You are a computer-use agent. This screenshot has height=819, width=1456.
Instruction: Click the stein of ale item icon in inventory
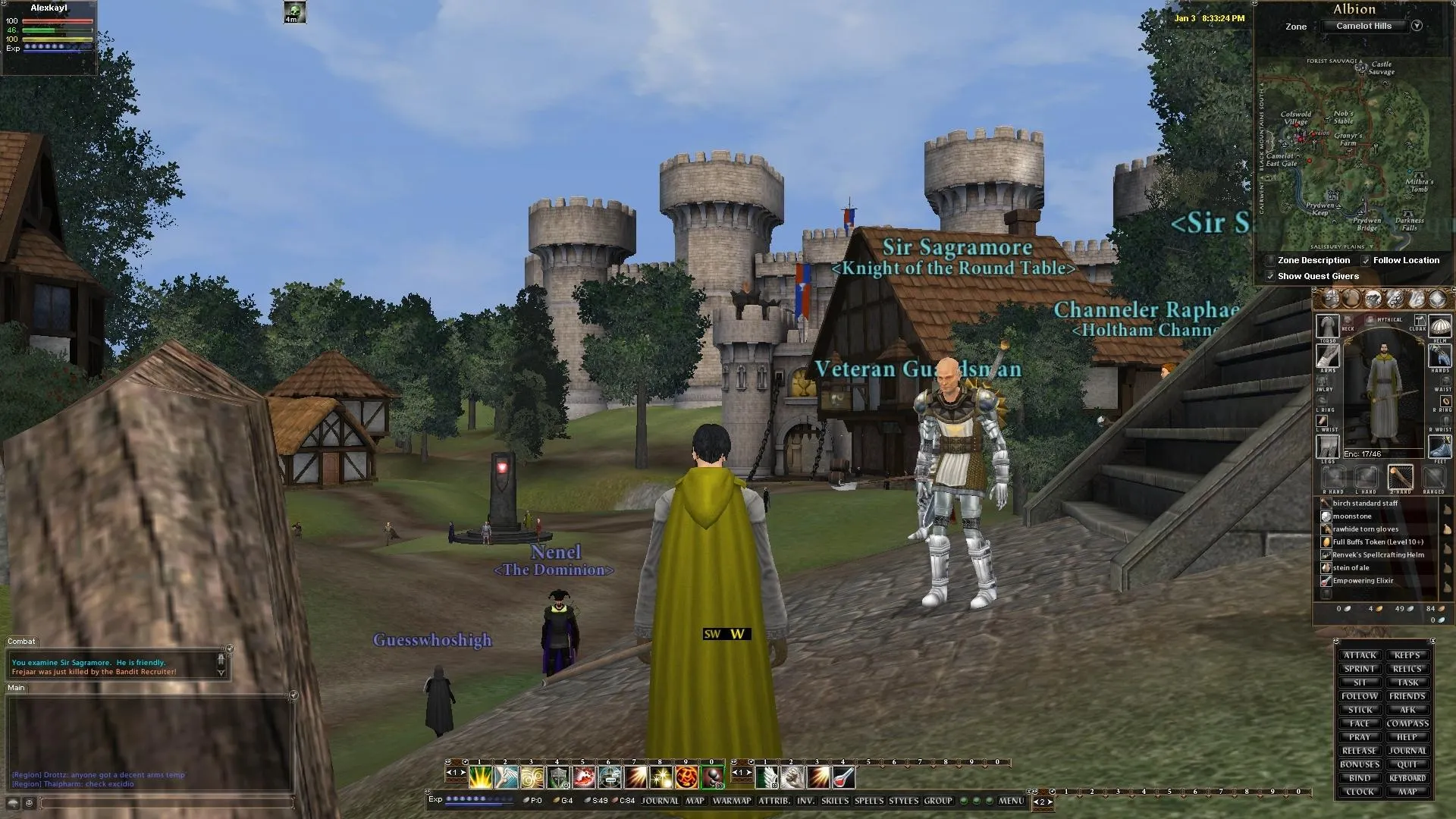[x=1327, y=567]
